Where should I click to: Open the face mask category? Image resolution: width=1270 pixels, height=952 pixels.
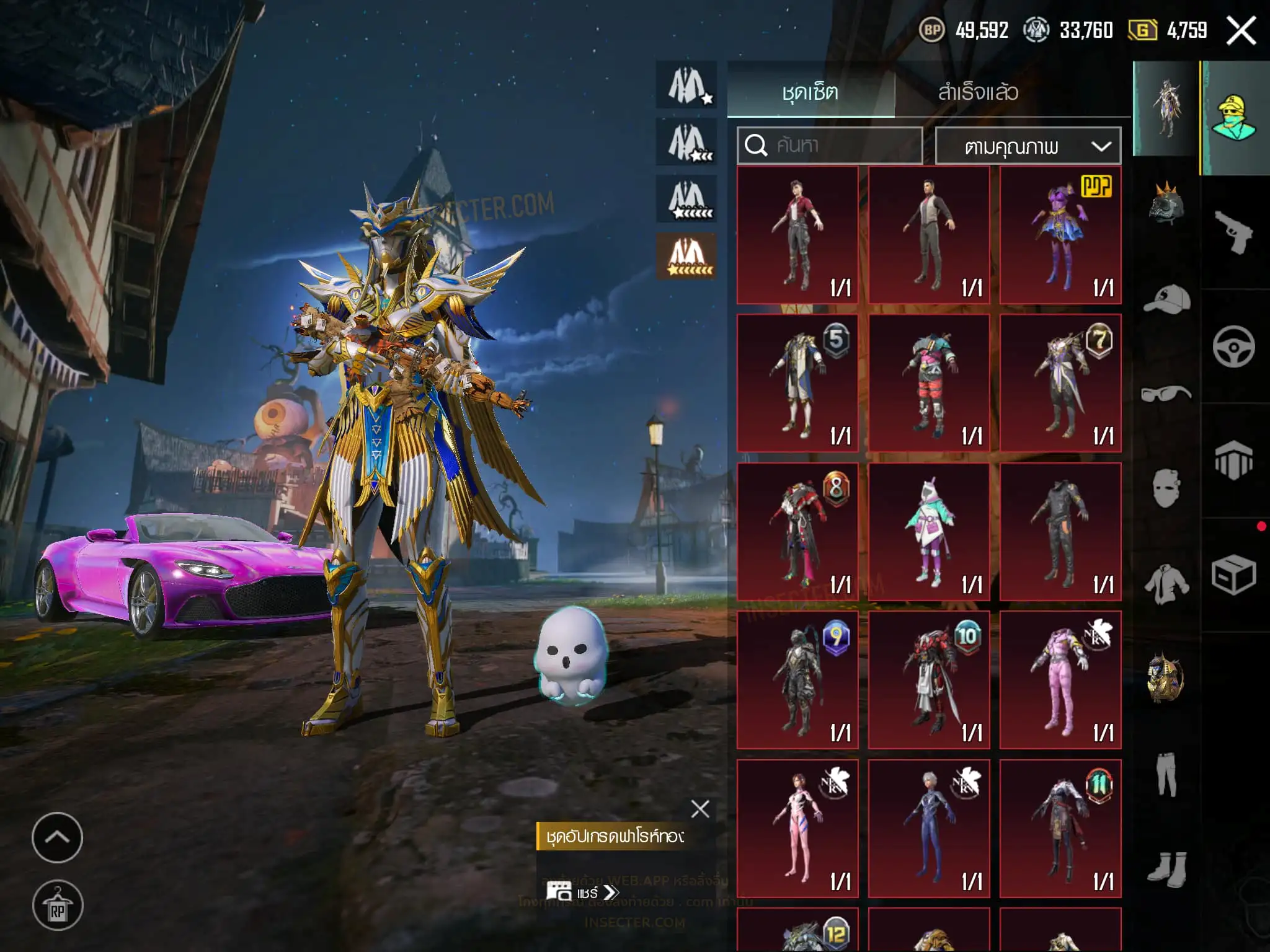[x=1166, y=488]
